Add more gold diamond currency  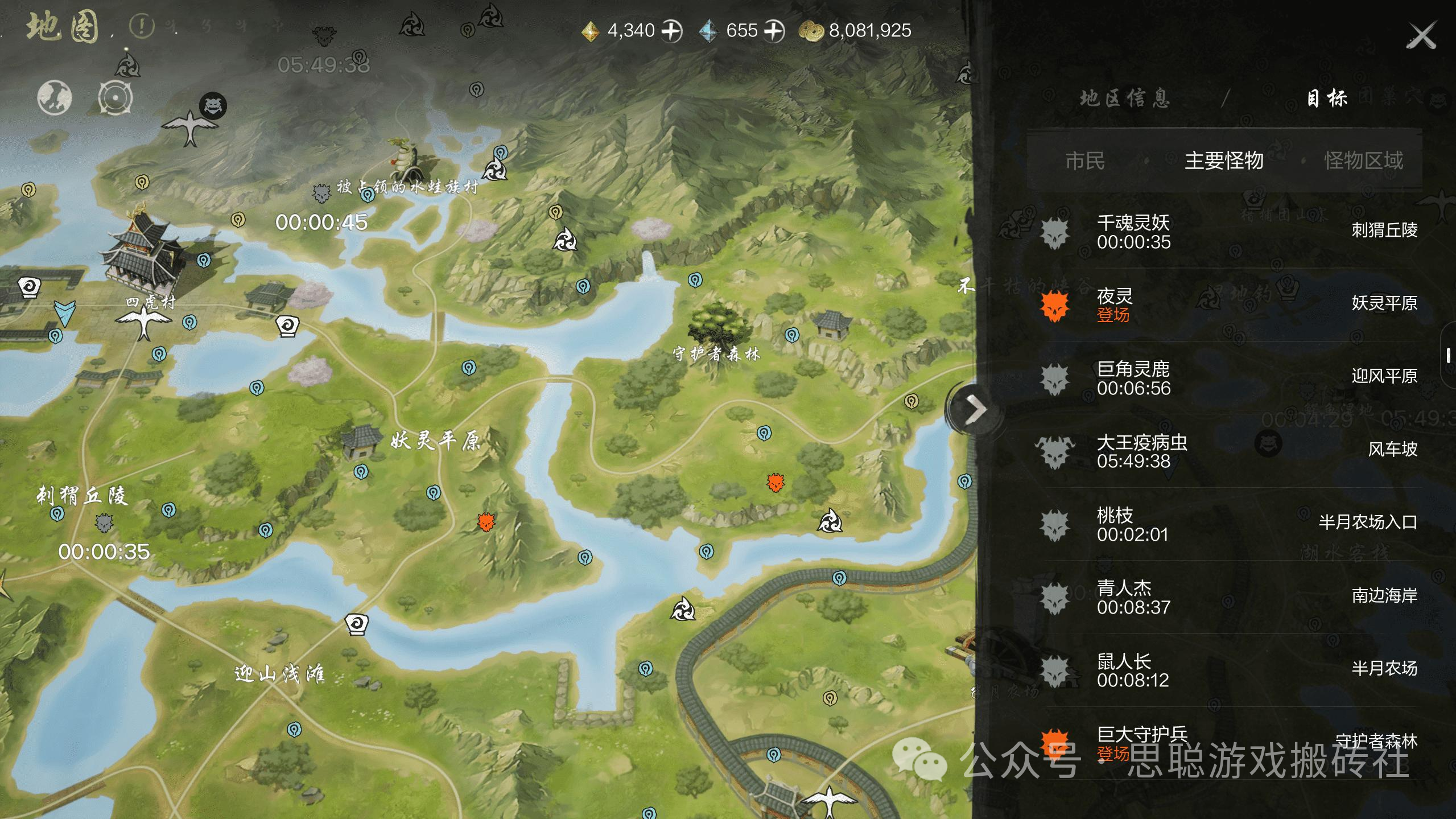tap(672, 31)
